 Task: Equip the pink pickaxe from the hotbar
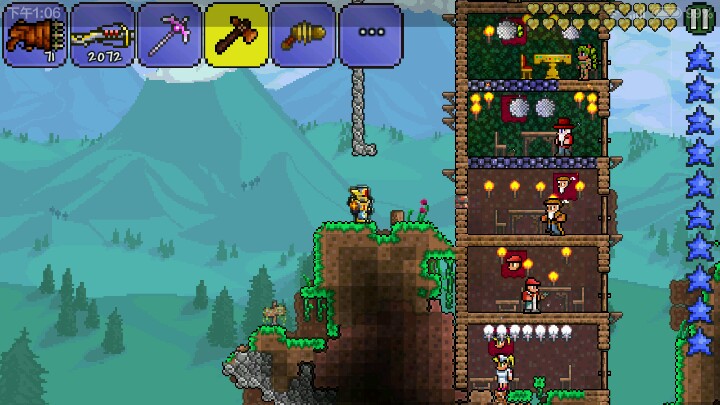[169, 35]
